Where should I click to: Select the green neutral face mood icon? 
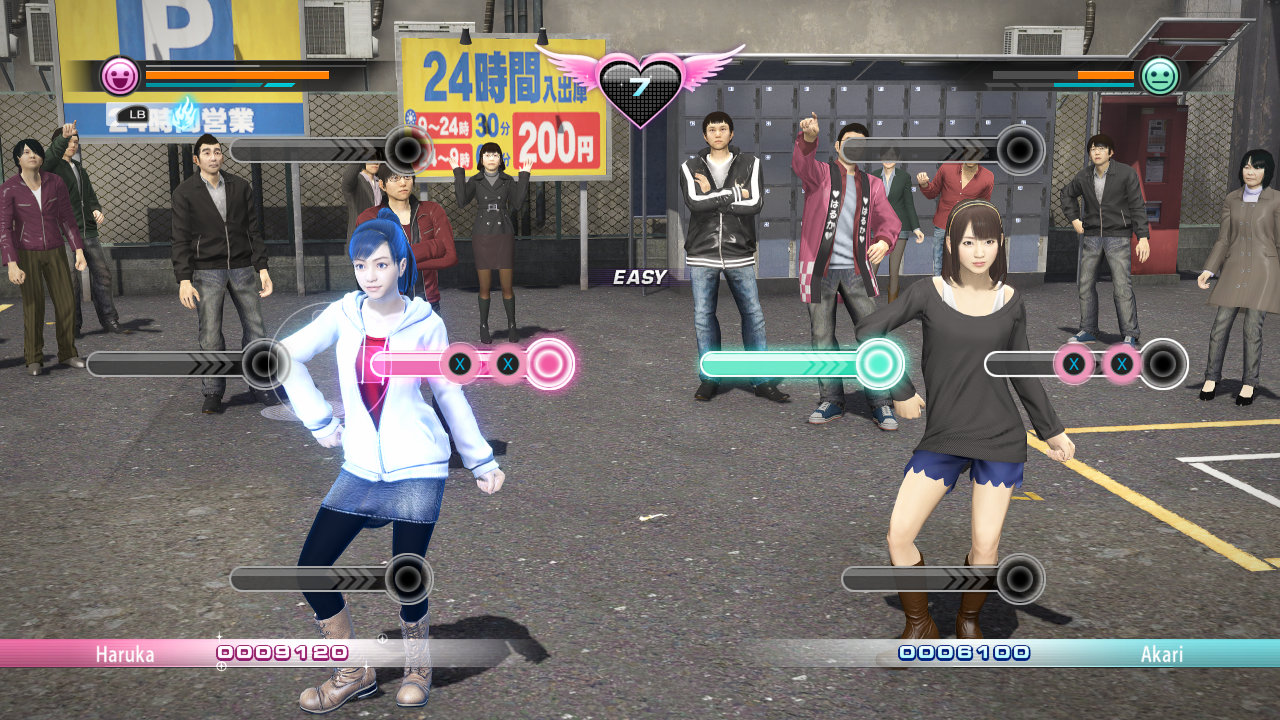1160,76
